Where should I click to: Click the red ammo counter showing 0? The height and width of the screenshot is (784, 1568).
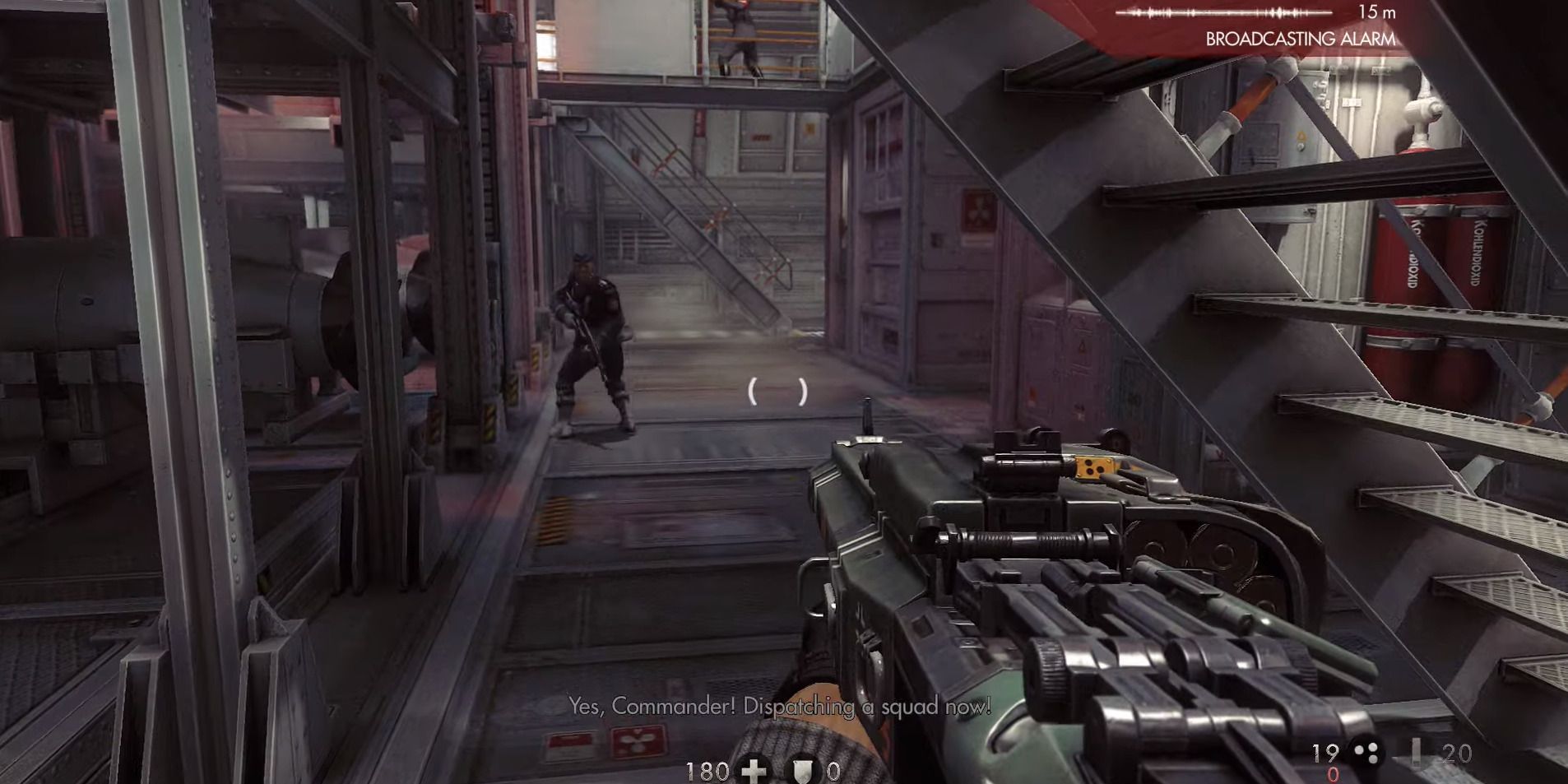1334,773
